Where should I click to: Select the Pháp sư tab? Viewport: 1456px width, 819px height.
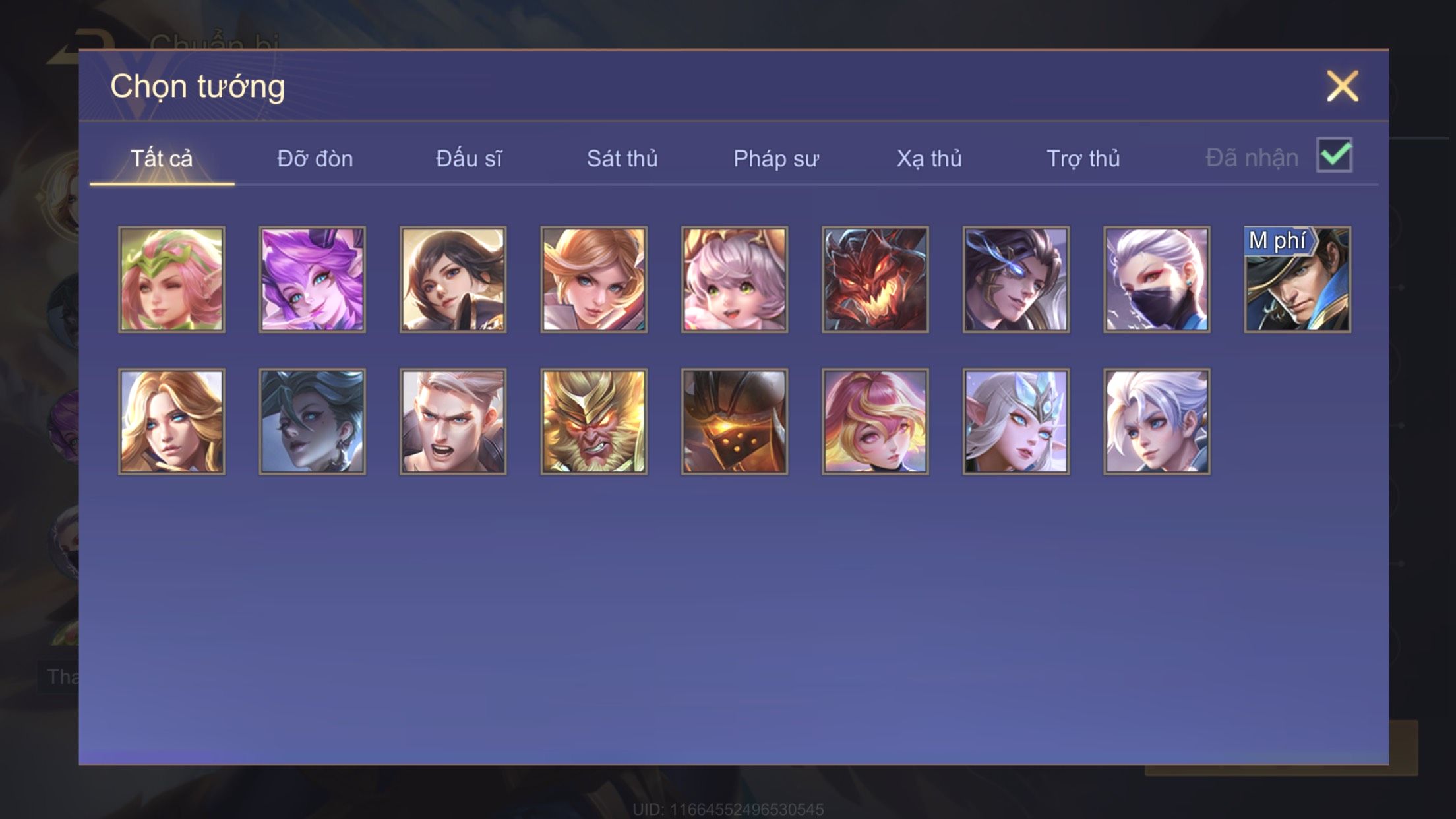tap(775, 159)
